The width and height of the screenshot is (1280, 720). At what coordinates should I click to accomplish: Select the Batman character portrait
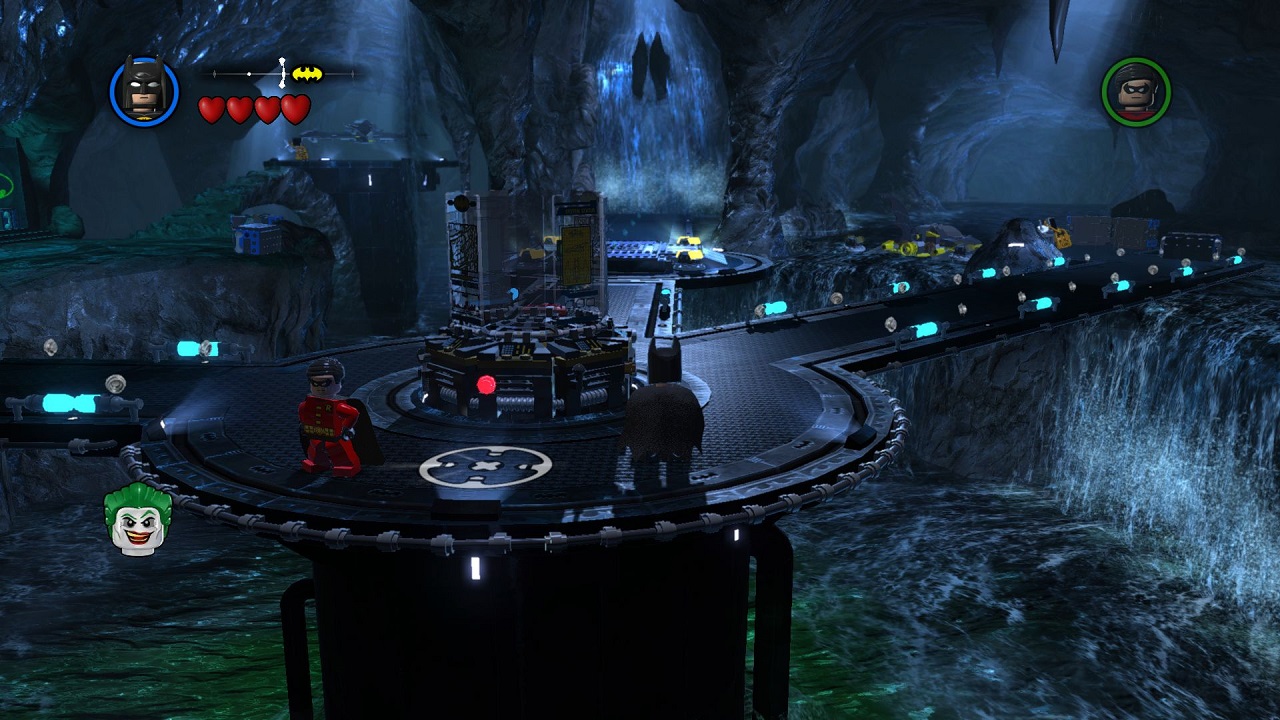coord(144,91)
